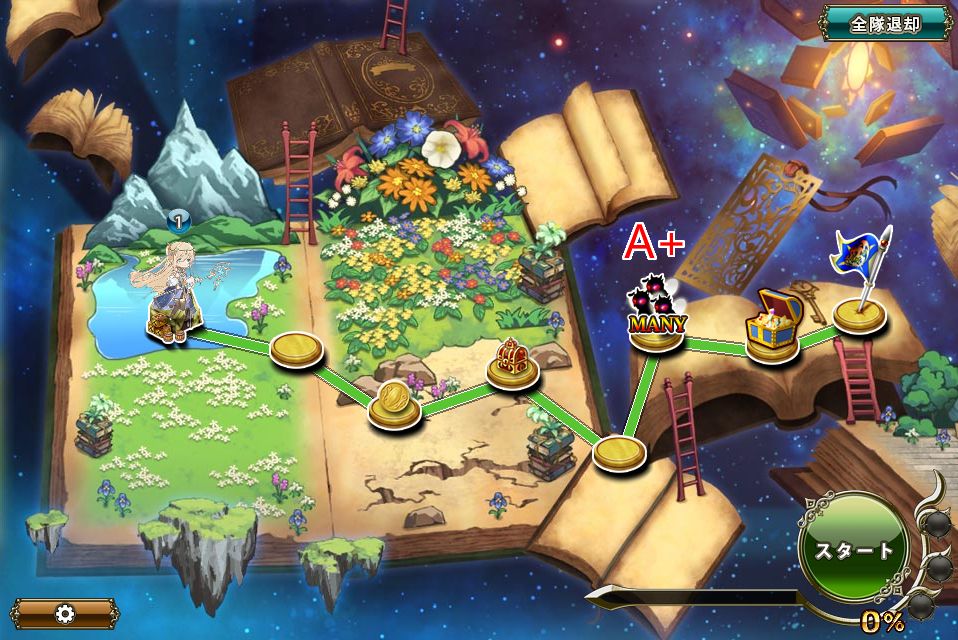The height and width of the screenshot is (640, 958).
Task: Open settings with the gear button
Action: click(x=67, y=613)
